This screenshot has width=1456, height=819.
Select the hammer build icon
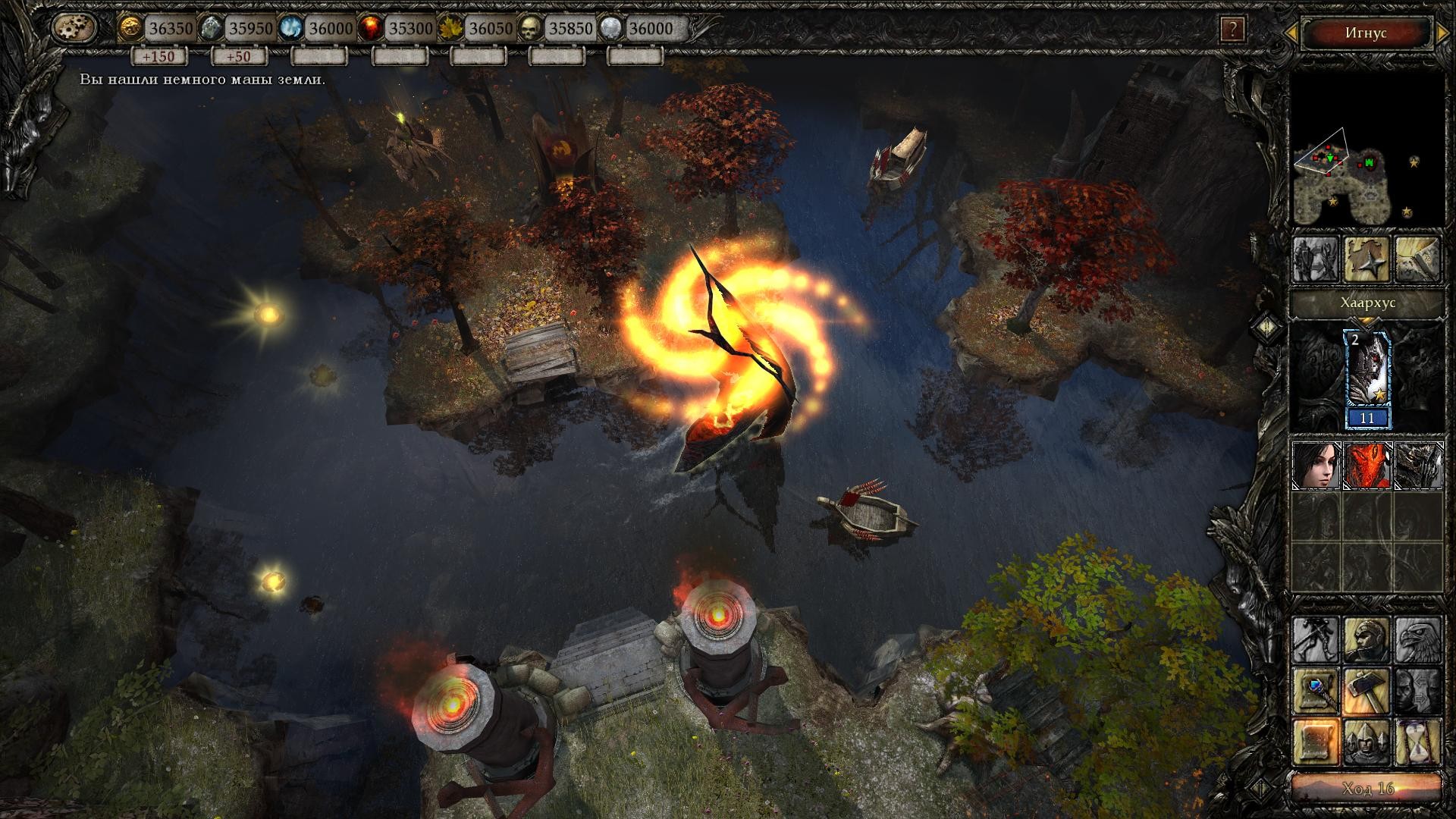[1367, 691]
